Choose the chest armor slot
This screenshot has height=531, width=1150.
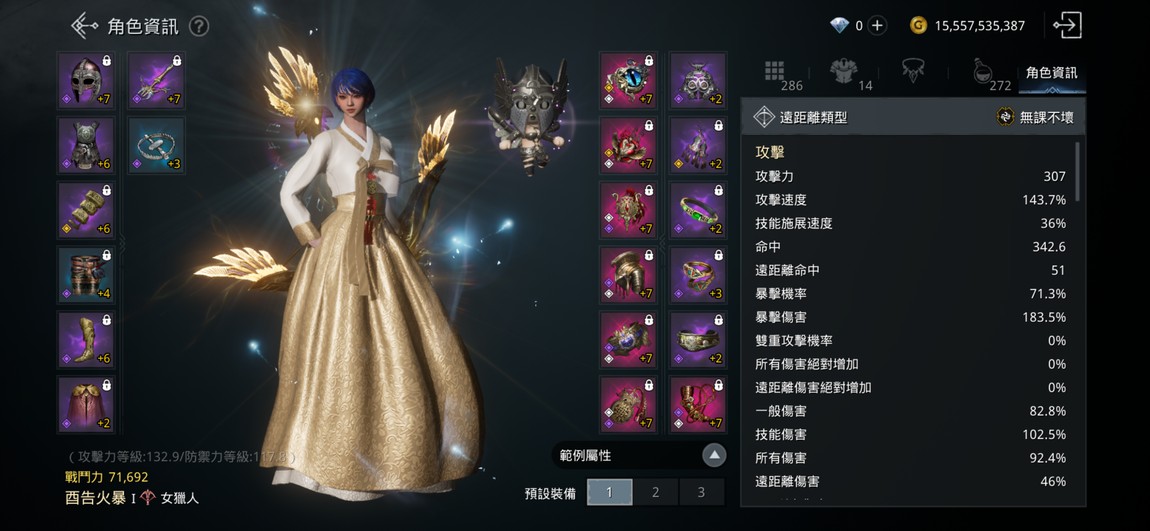click(86, 146)
